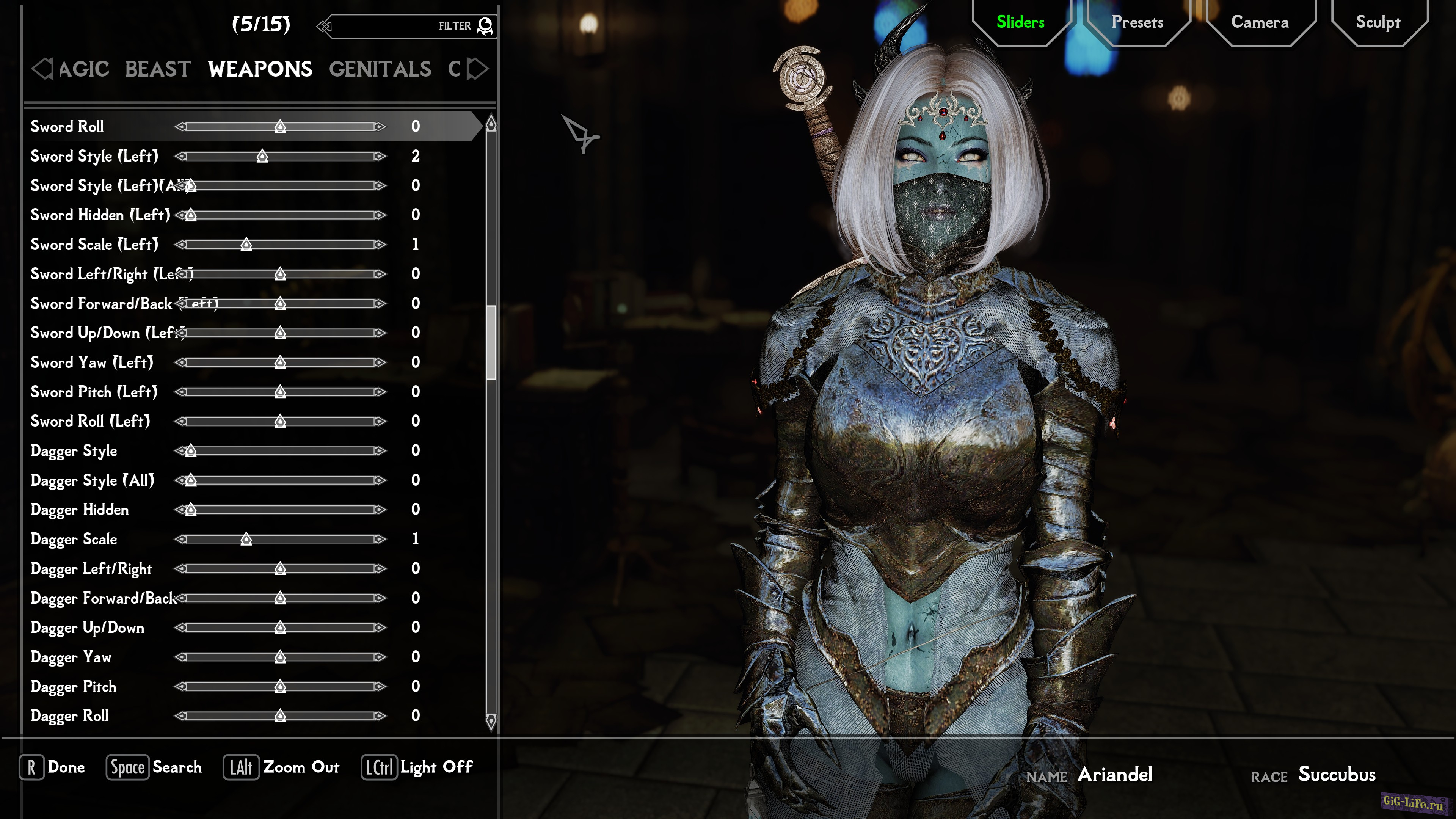Increase Sword Style (Left) with right arrow
This screenshot has height=819, width=1456.
point(380,156)
